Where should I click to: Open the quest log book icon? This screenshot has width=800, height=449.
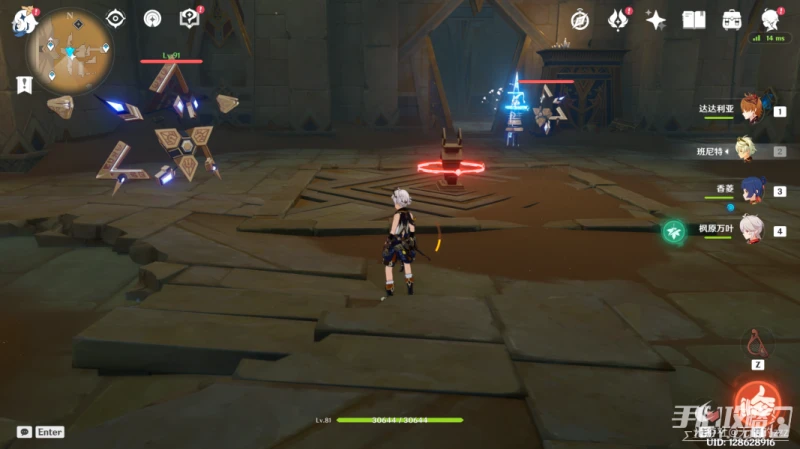[x=189, y=18]
